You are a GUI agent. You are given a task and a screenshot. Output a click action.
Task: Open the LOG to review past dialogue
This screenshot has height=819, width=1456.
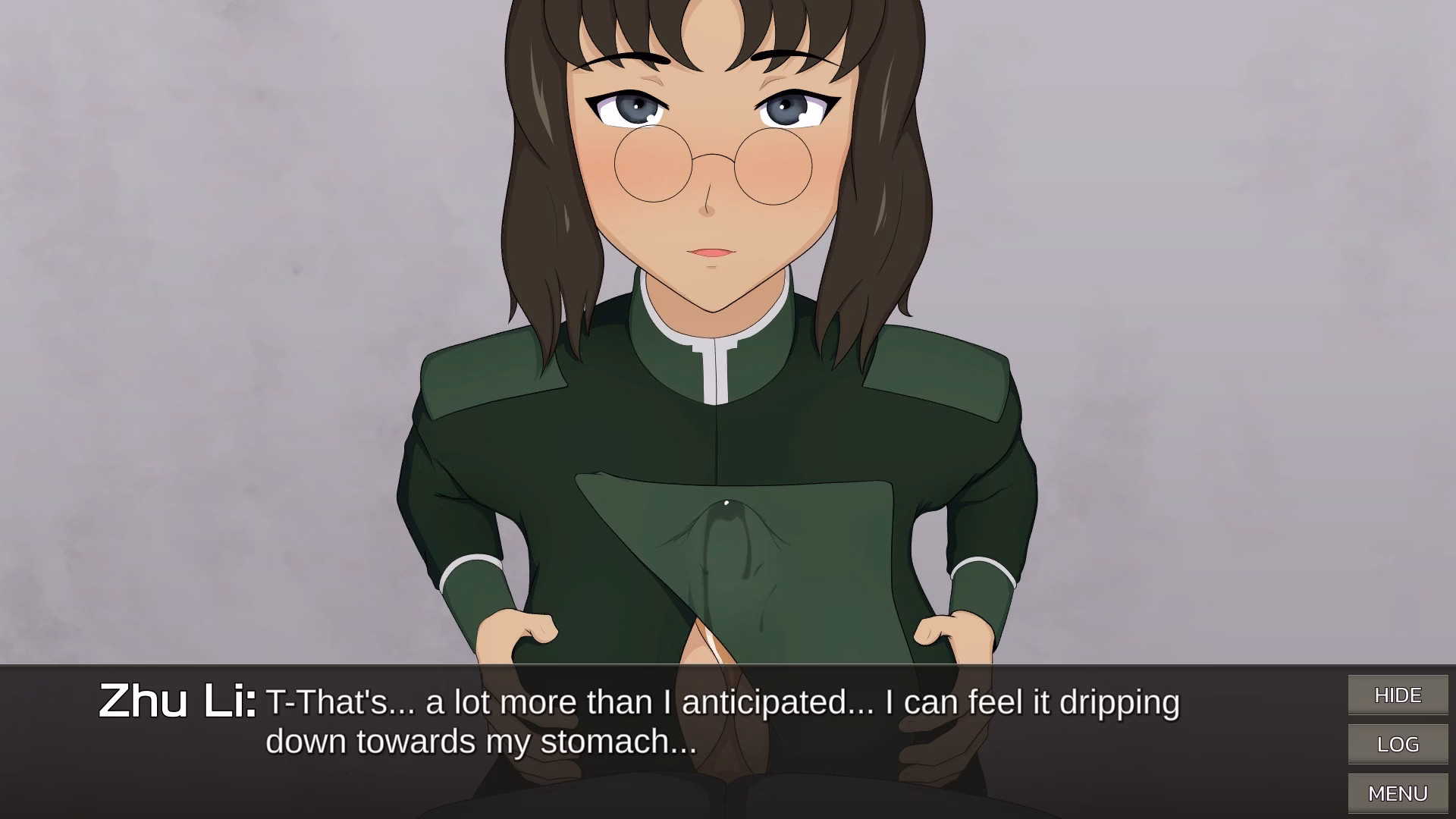(x=1398, y=744)
